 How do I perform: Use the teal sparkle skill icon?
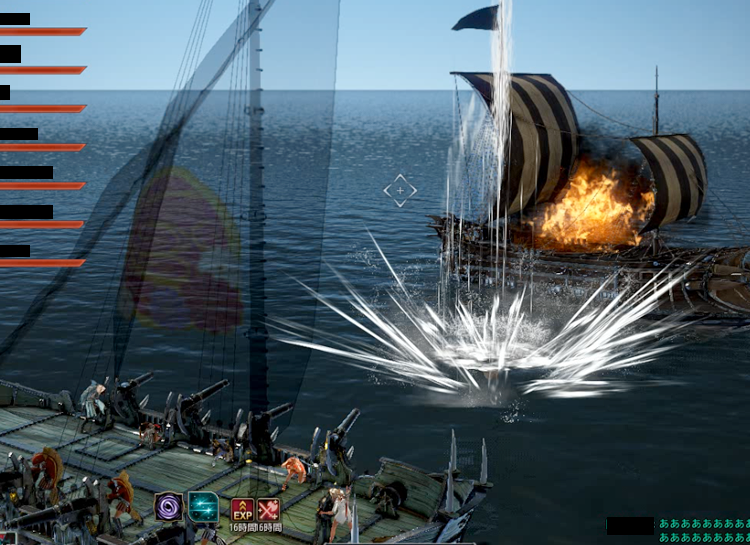203,507
